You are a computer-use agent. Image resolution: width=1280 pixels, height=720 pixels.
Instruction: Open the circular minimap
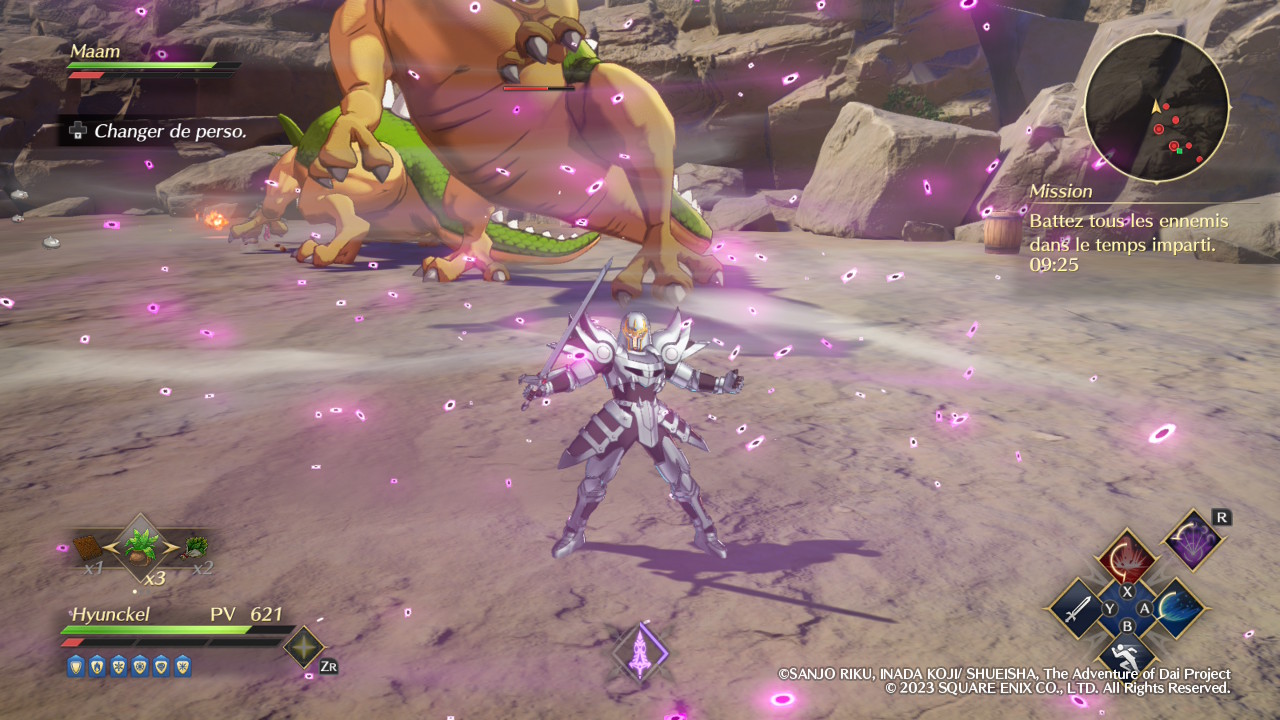coord(1157,107)
